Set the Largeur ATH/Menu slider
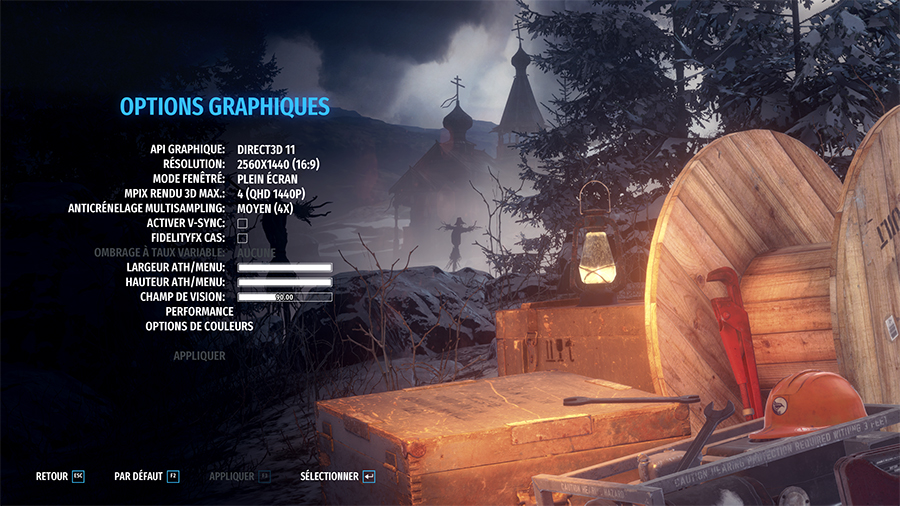 coord(284,268)
